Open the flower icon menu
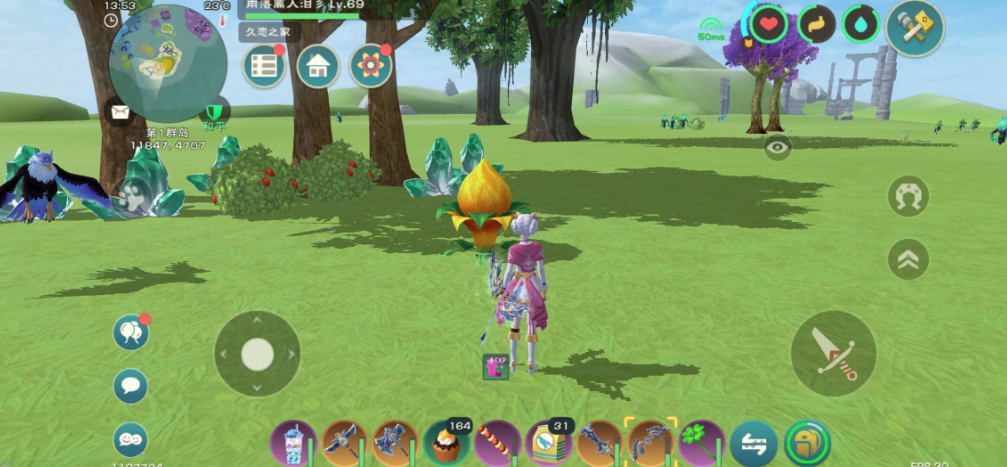1007x467 pixels. (x=371, y=67)
